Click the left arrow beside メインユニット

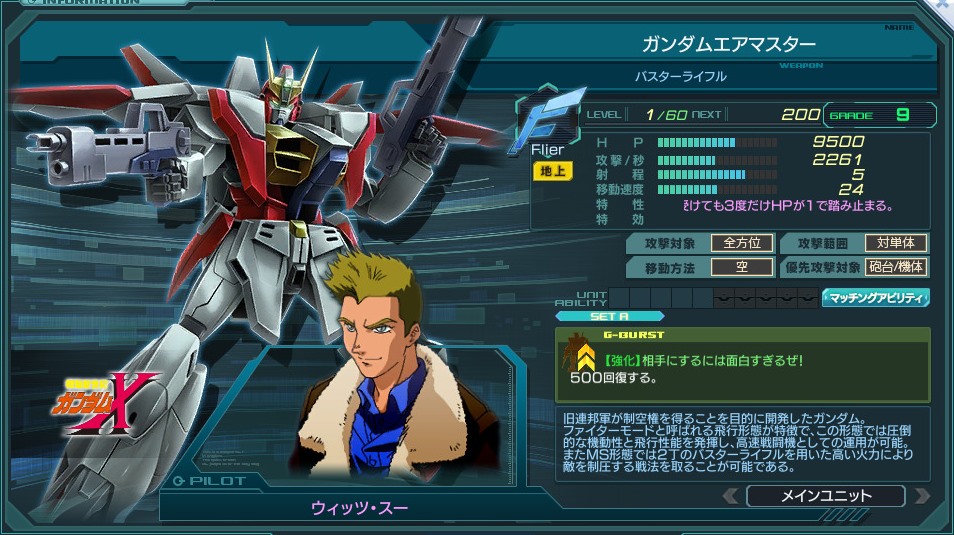[x=731, y=496]
